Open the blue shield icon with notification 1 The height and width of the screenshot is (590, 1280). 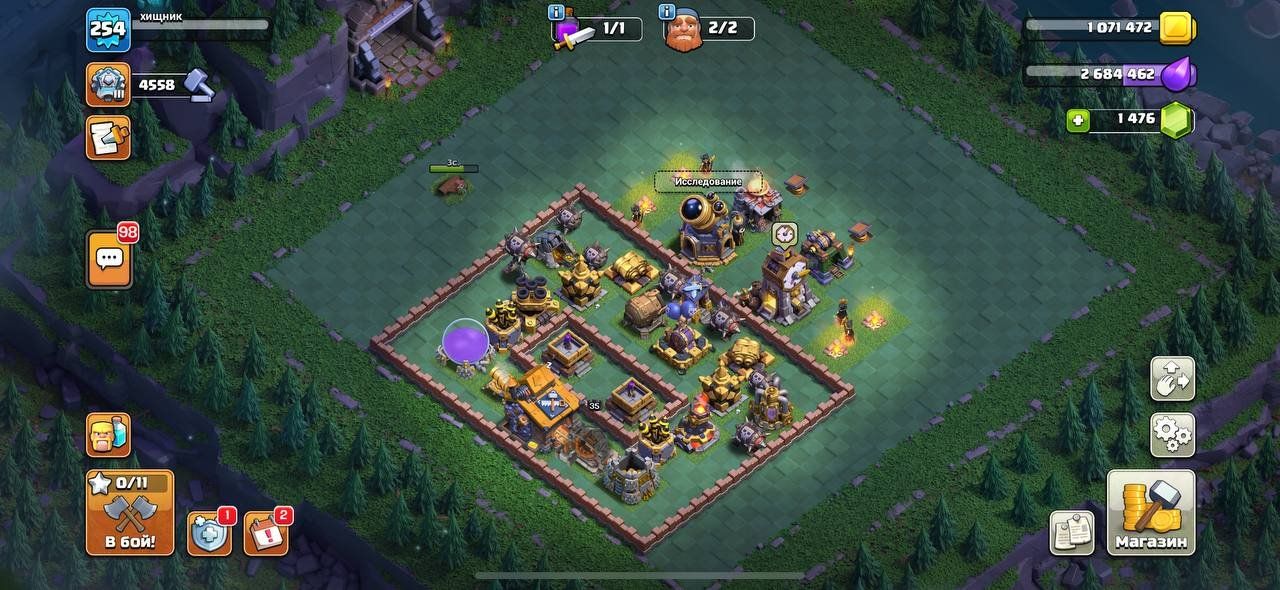point(209,534)
